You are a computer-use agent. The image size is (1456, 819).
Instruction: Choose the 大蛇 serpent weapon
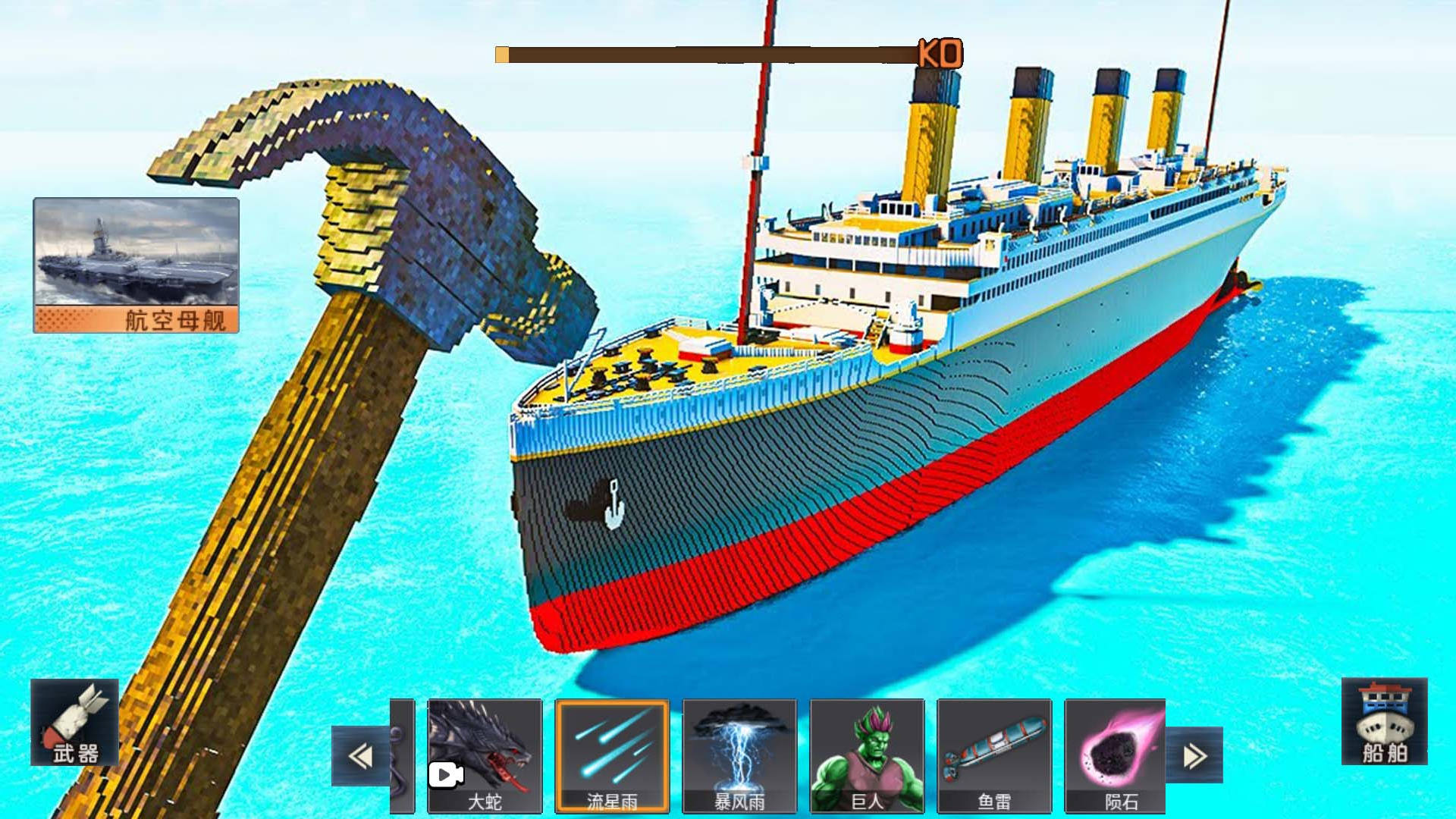(x=485, y=755)
